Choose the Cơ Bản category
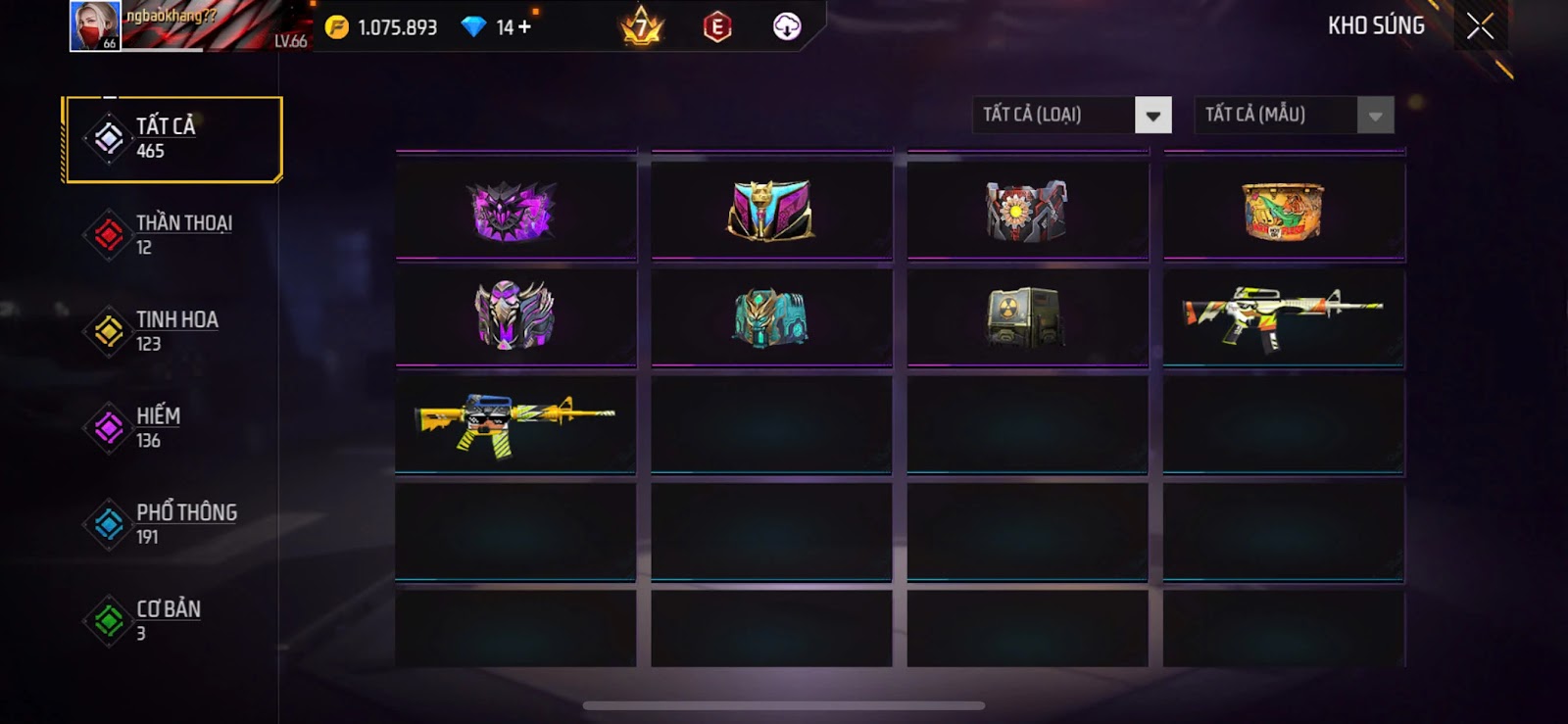 (172, 620)
